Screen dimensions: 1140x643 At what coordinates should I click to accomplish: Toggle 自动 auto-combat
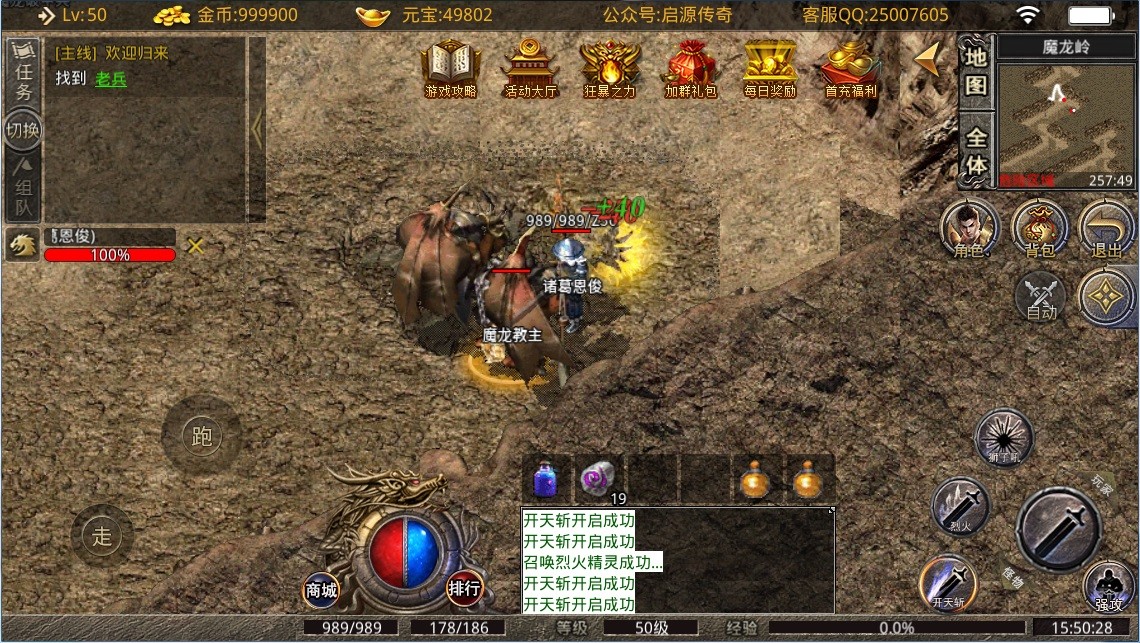click(1041, 297)
